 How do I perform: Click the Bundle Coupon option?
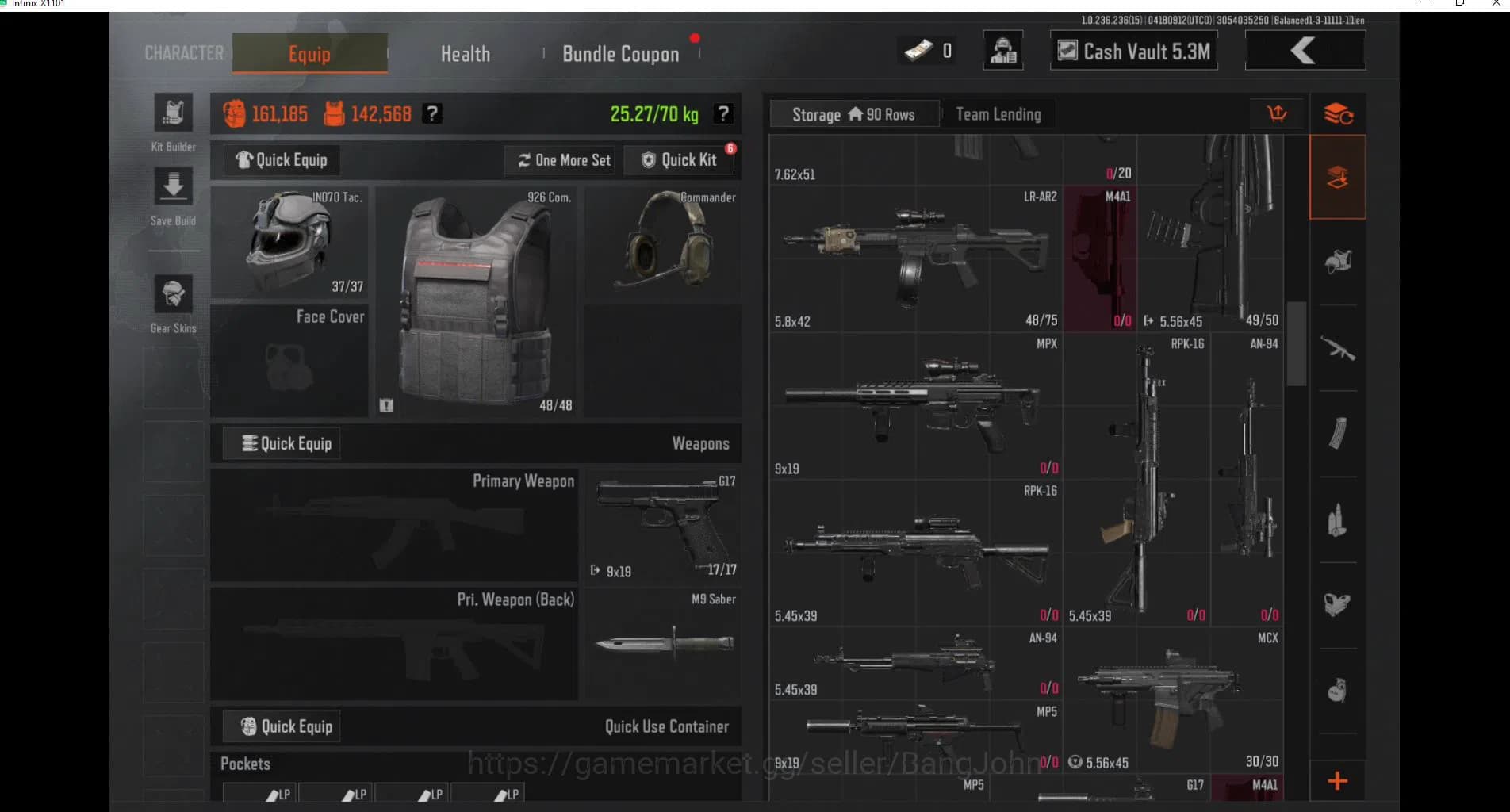coord(620,53)
